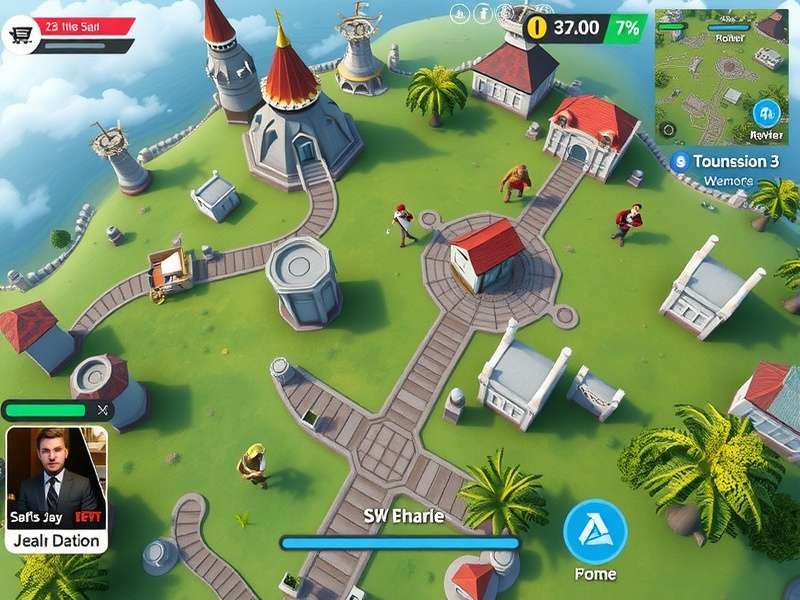The width and height of the screenshot is (800, 600).
Task: Click the gold coin currency icon
Action: (x=537, y=28)
